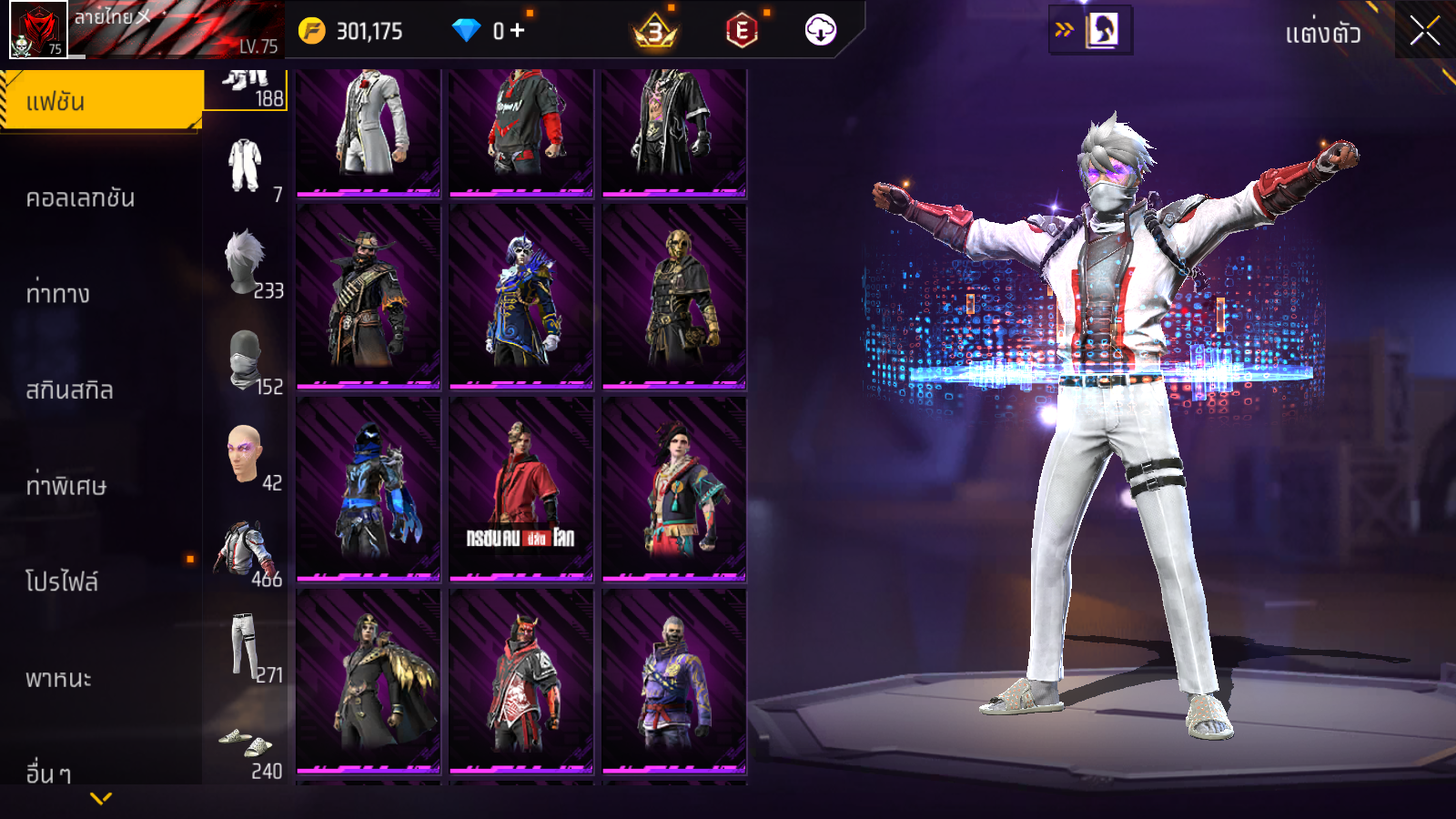The width and height of the screenshot is (1456, 819).
Task: Select the pants category showing 271
Action: 246,648
